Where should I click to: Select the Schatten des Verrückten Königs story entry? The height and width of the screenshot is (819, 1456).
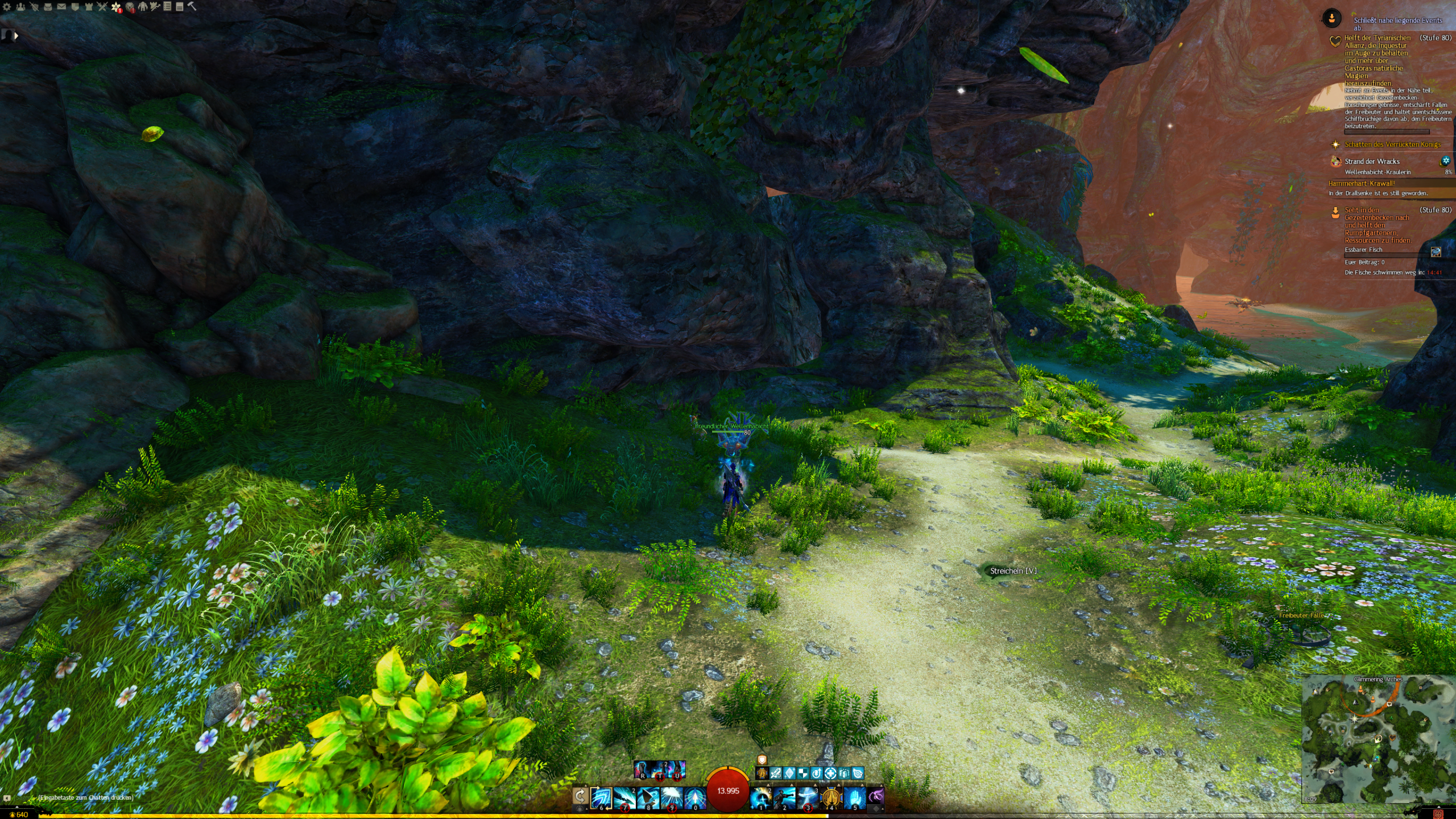[x=1392, y=144]
